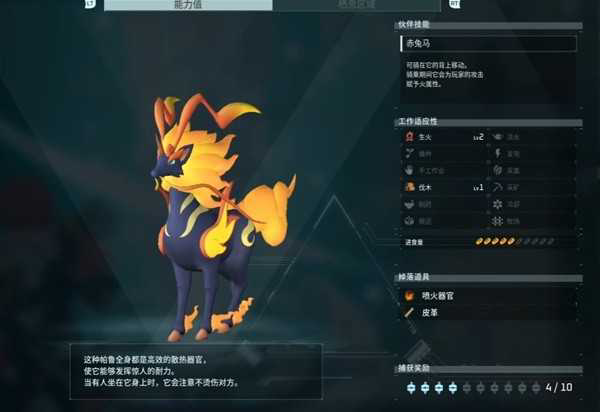Screen dimensions: 600x412
Task: Select the 赤兔马 partner skill box
Action: click(487, 44)
